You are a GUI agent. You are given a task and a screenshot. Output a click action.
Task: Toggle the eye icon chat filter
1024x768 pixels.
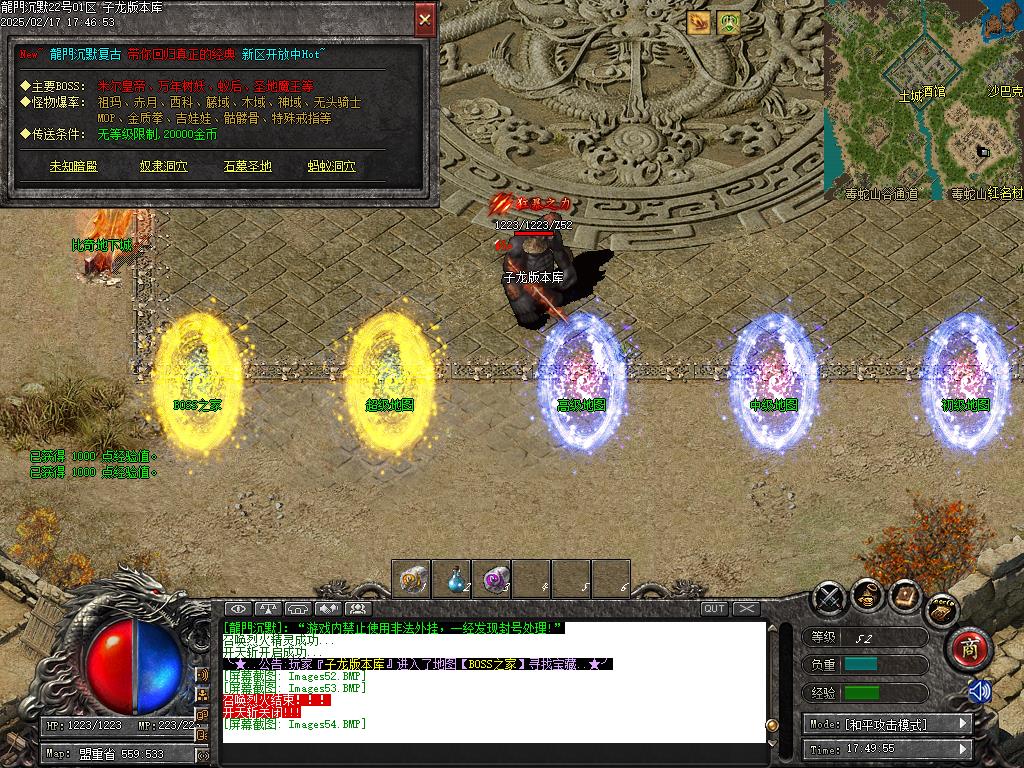(x=237, y=608)
